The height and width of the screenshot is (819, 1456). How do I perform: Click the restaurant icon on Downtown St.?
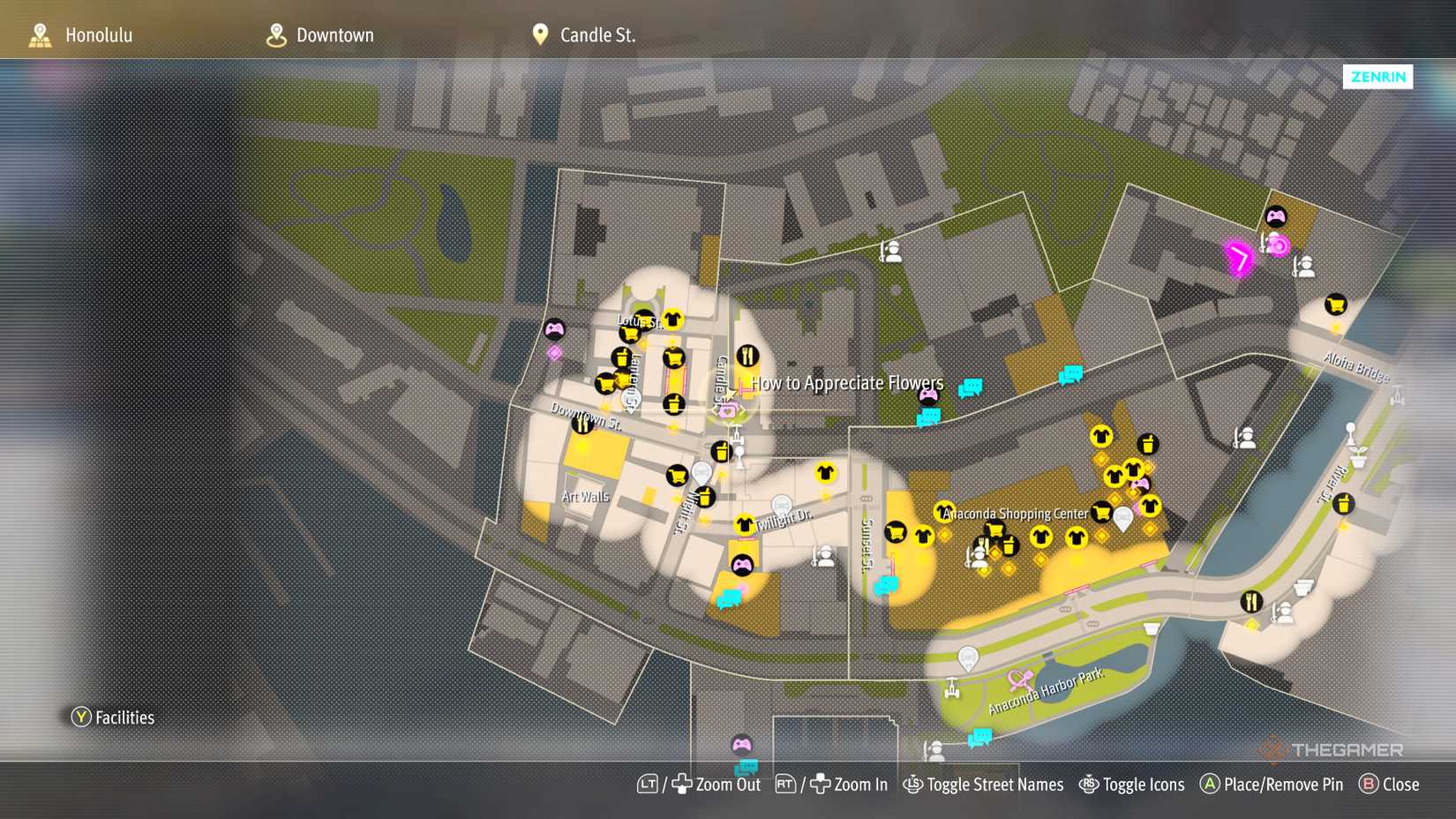click(583, 426)
